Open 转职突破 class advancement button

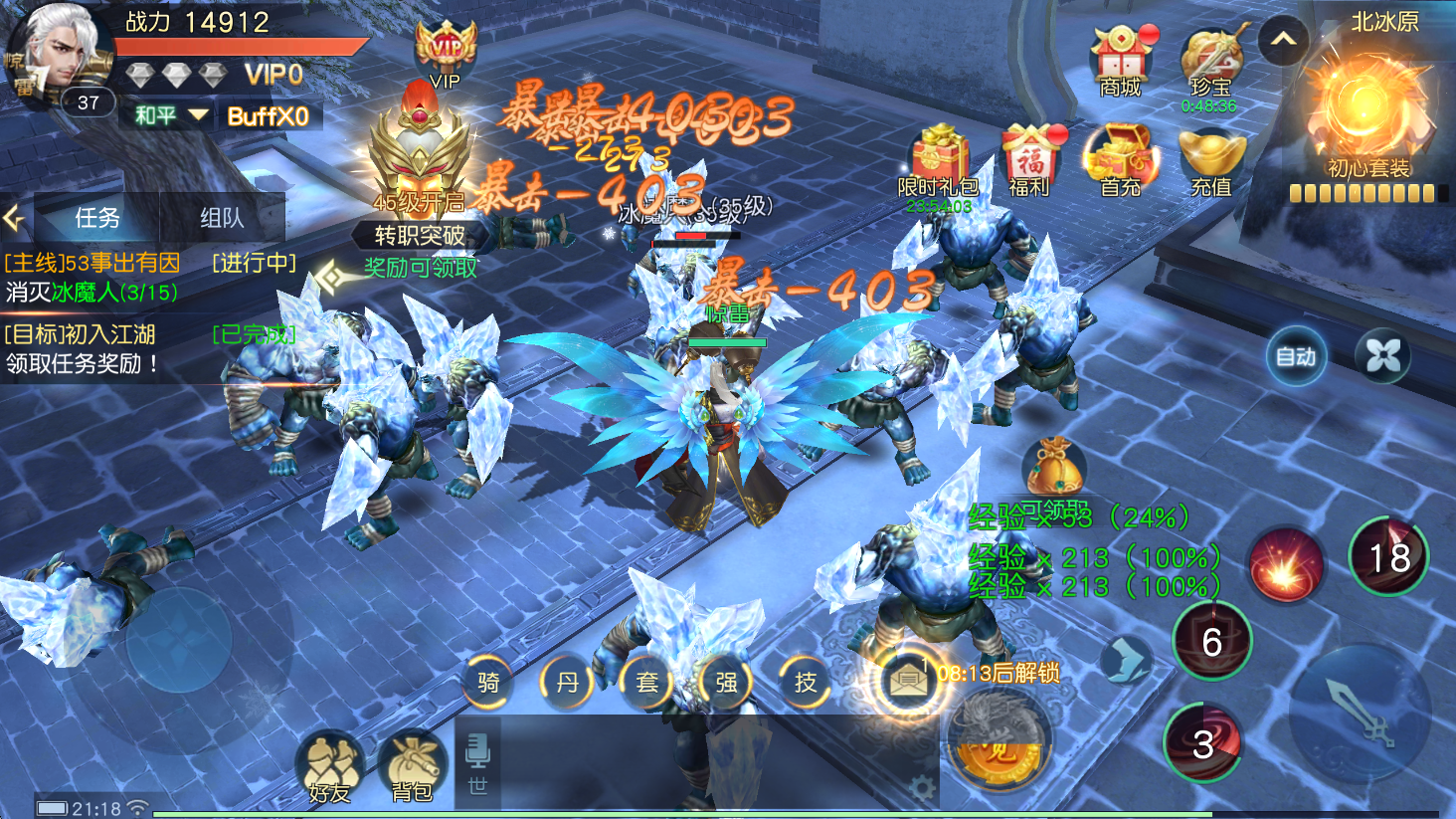click(420, 235)
